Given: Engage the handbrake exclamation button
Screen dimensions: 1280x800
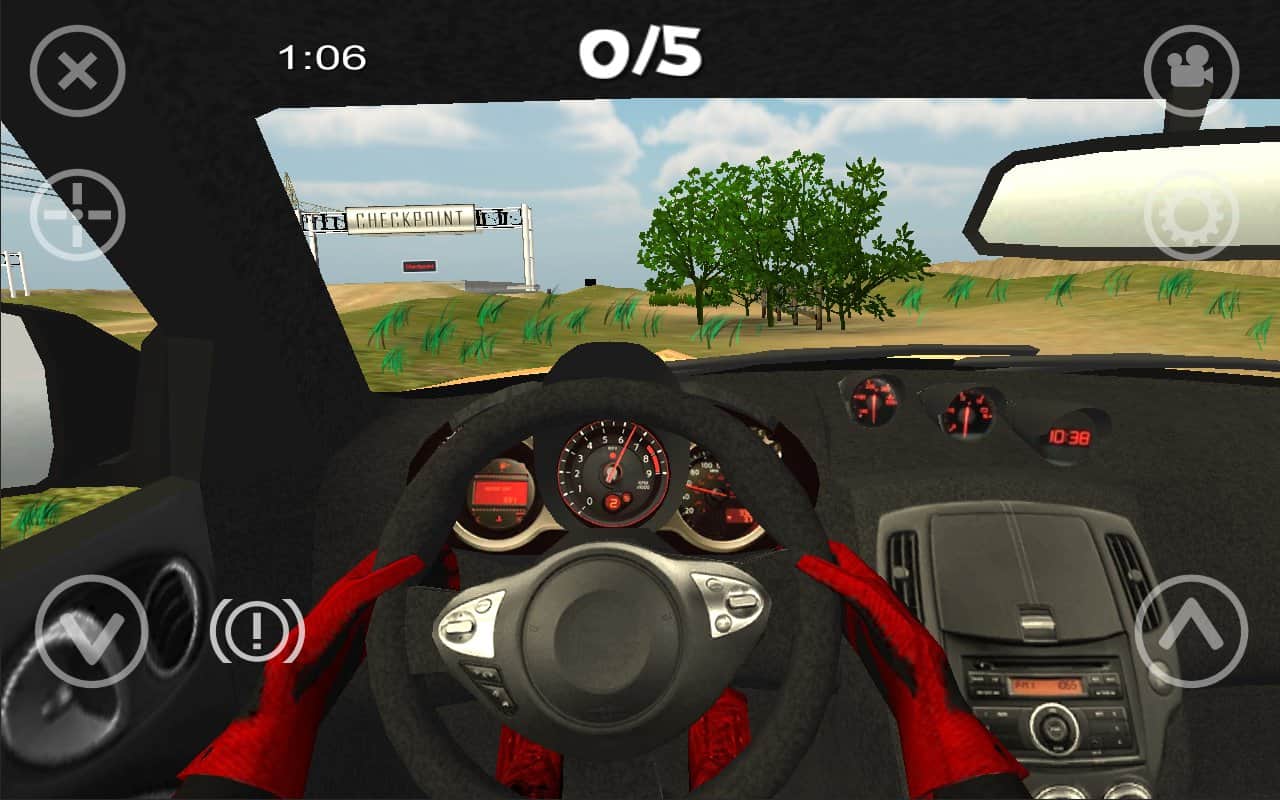Looking at the screenshot, I should coord(257,631).
